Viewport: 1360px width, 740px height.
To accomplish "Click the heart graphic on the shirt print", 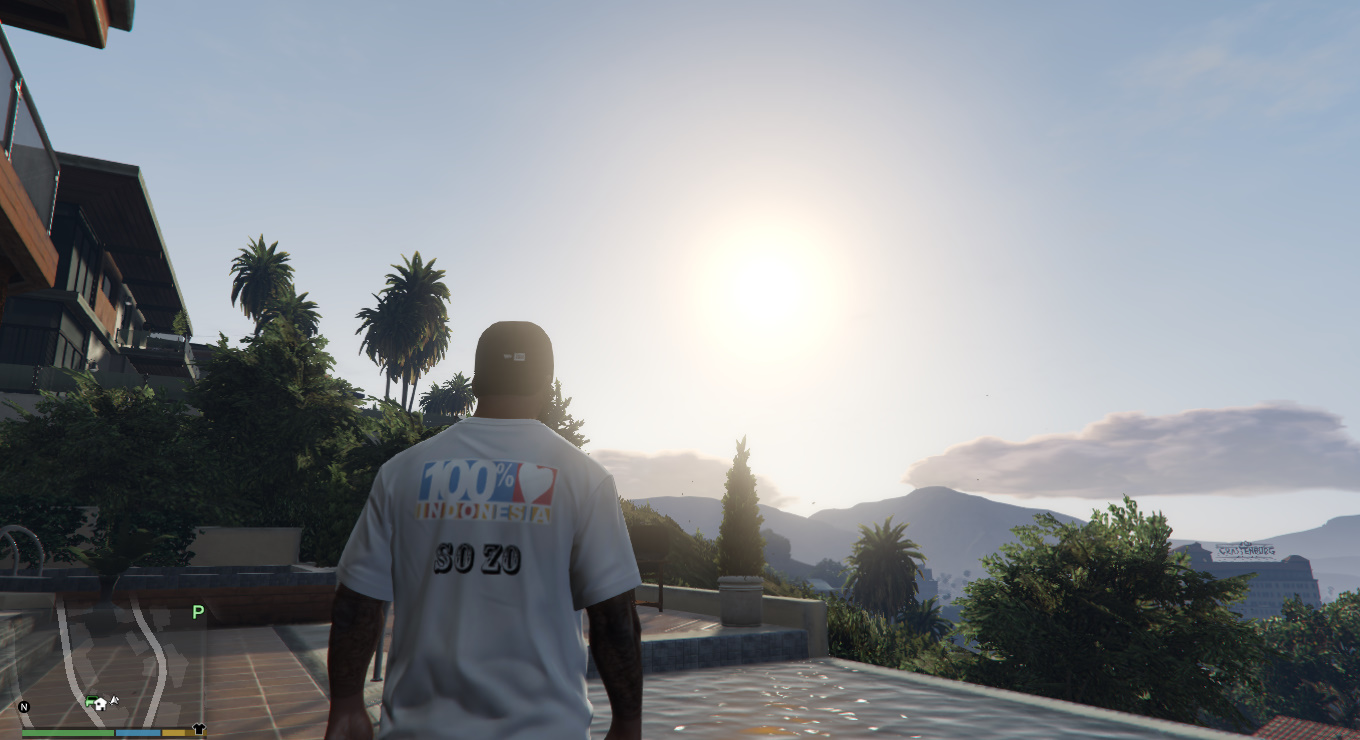I will point(536,481).
